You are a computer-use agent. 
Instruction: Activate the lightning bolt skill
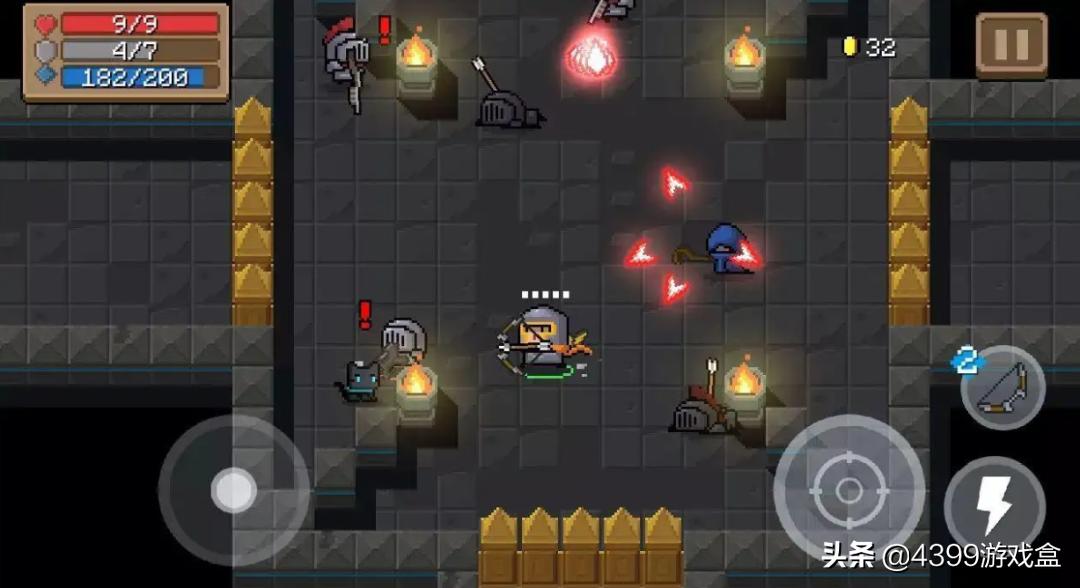point(994,505)
